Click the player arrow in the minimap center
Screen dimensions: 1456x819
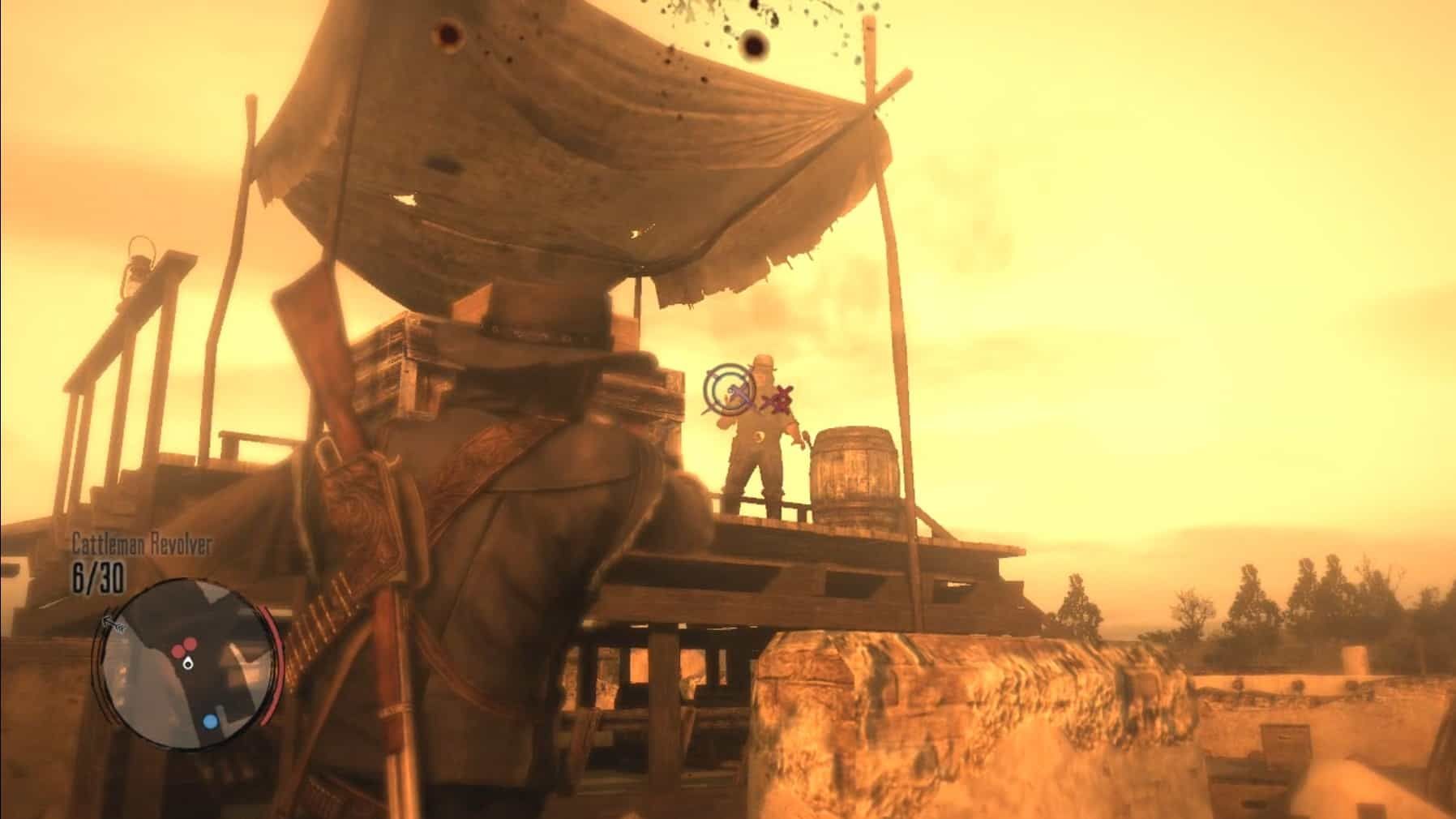click(188, 662)
